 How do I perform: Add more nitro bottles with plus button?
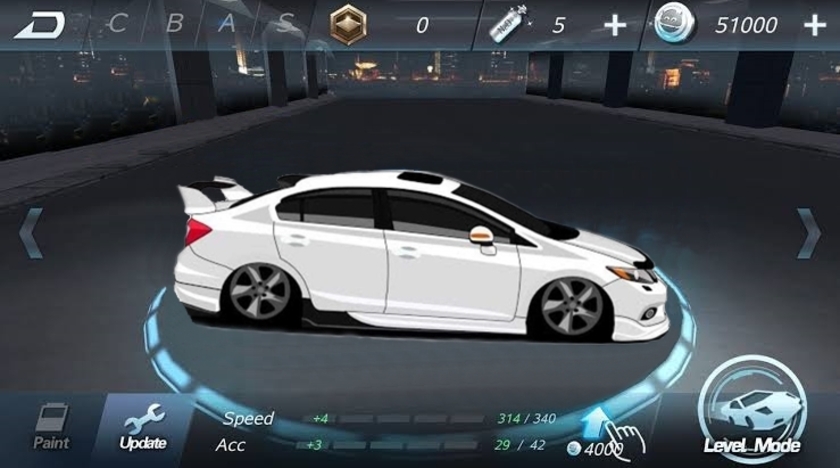point(615,26)
